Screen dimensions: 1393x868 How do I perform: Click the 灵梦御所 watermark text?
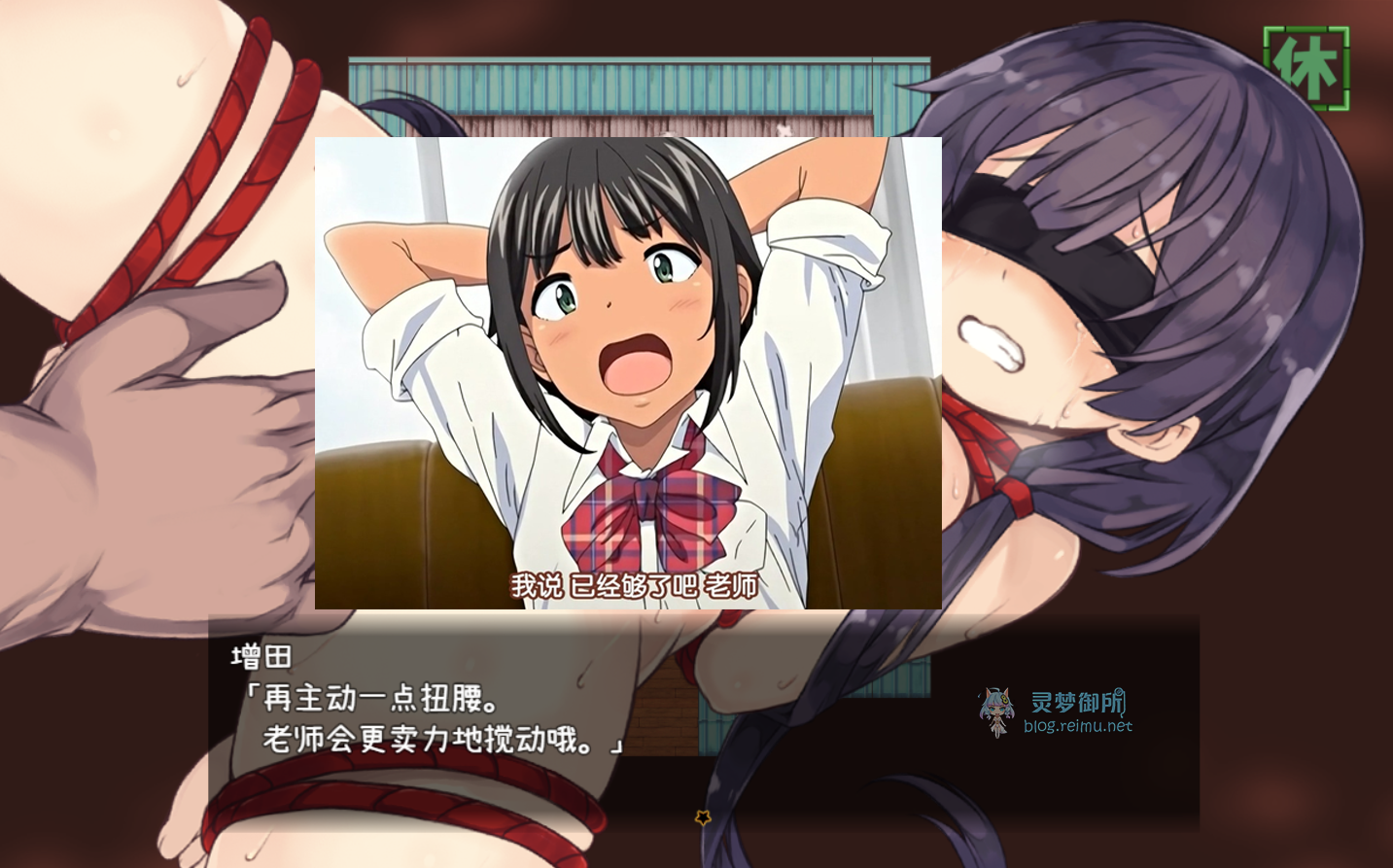click(x=1076, y=699)
